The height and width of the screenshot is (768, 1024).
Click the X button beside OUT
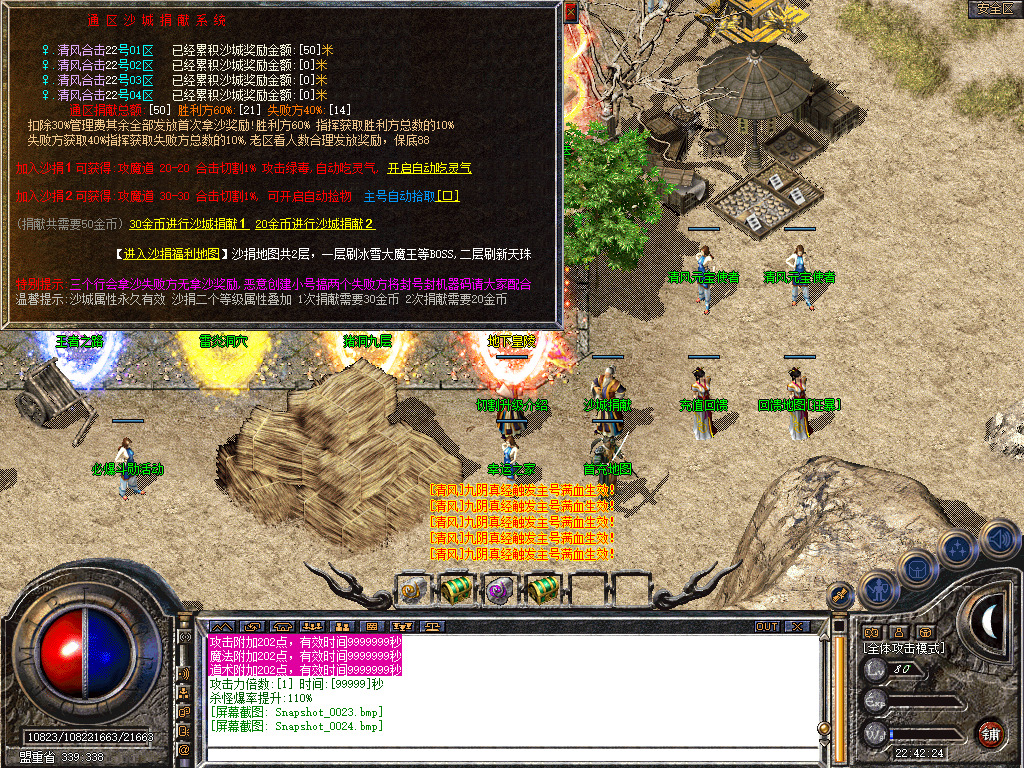797,627
